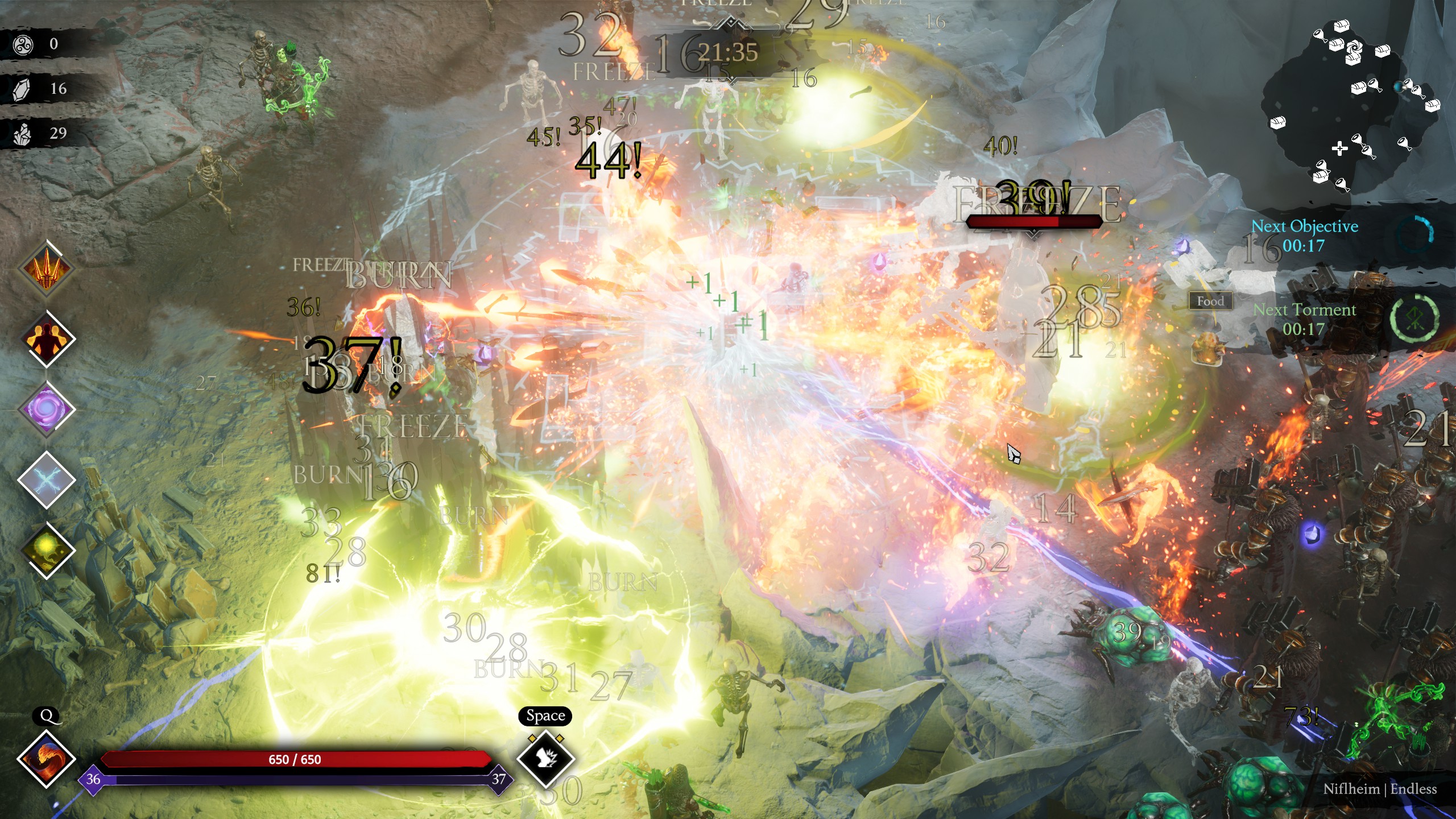Activate the twin silhouettes ability icon
This screenshot has width=1456, height=819.
pos(47,340)
